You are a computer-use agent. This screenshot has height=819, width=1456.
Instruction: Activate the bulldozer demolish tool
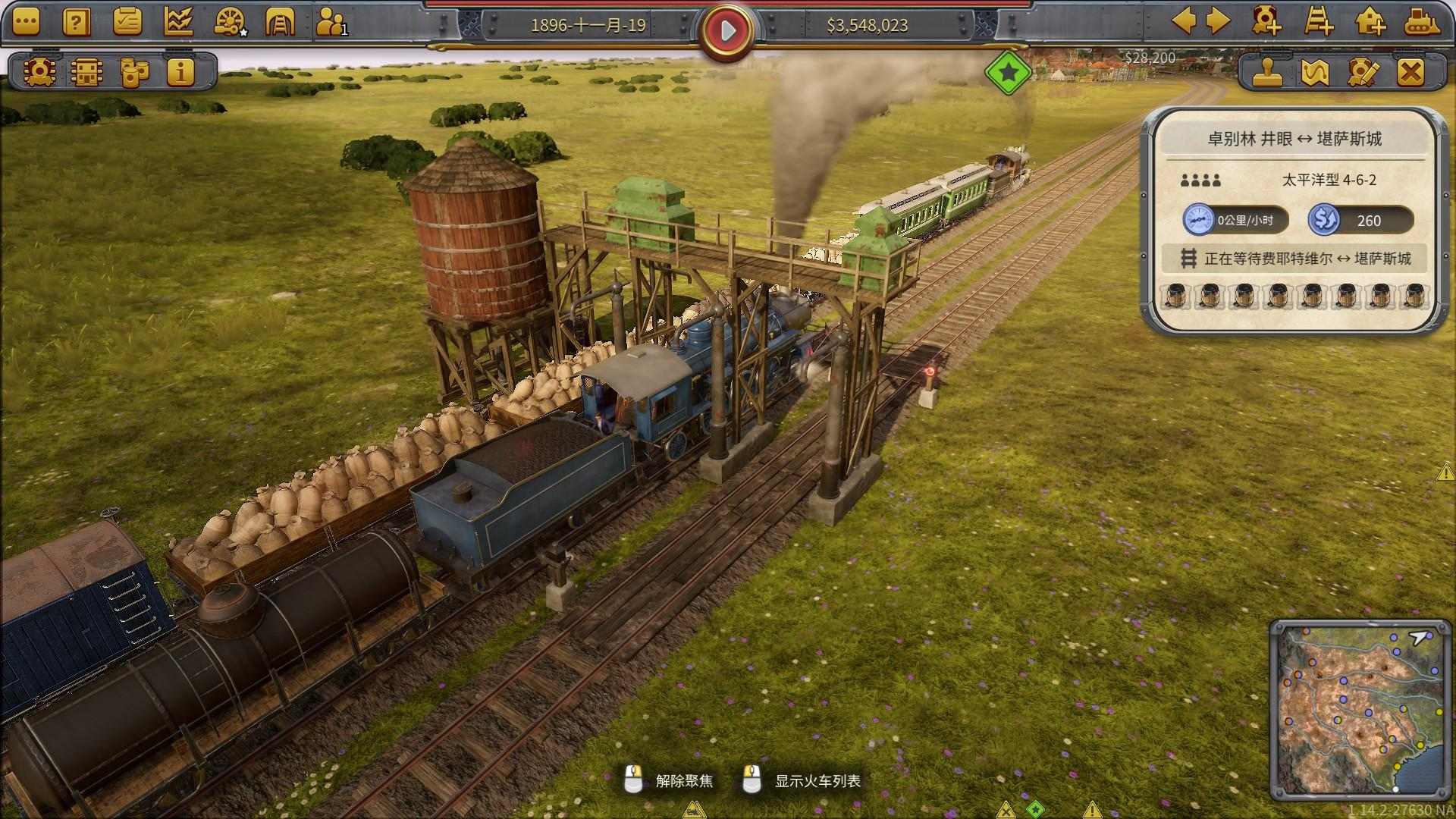[1422, 21]
